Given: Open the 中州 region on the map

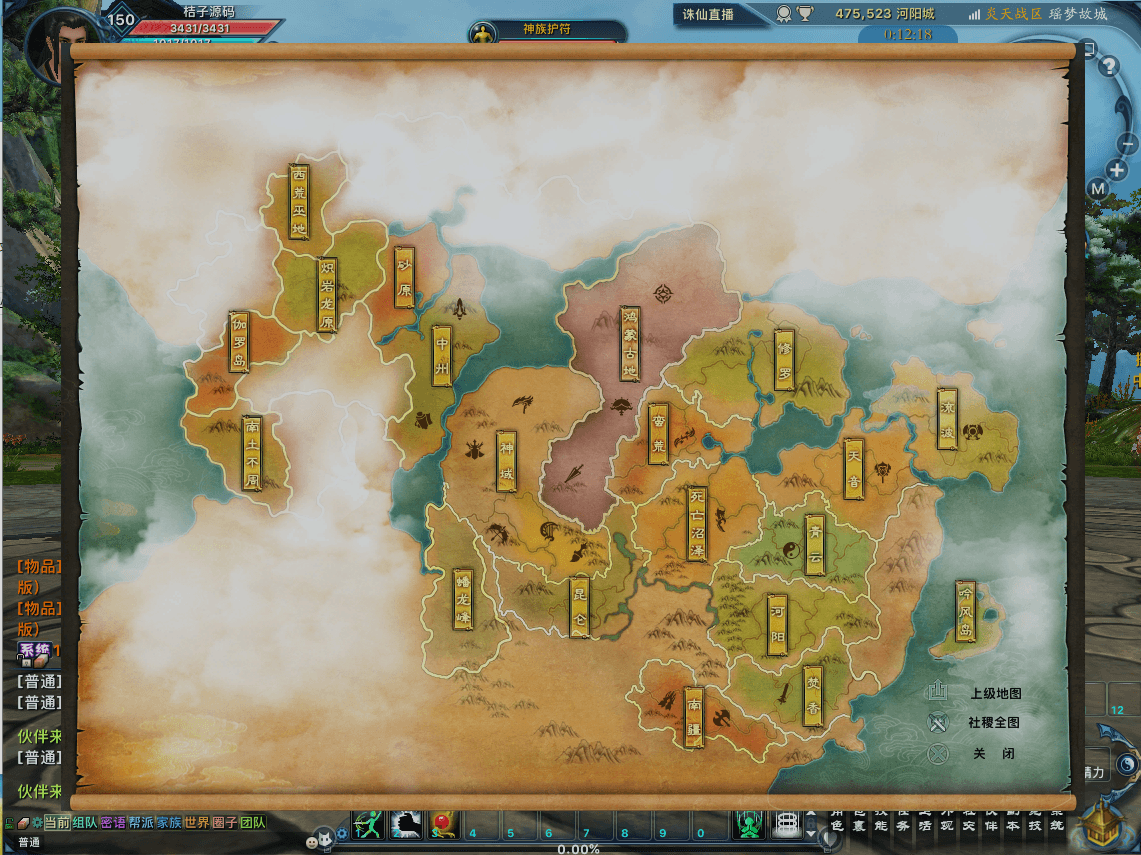Looking at the screenshot, I should click(x=443, y=355).
